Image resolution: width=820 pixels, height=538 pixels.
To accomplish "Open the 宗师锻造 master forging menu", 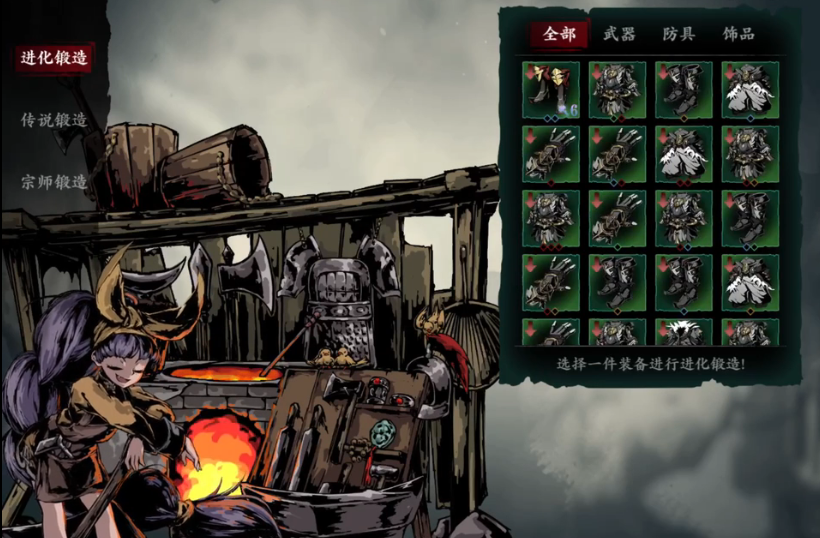I will click(54, 182).
